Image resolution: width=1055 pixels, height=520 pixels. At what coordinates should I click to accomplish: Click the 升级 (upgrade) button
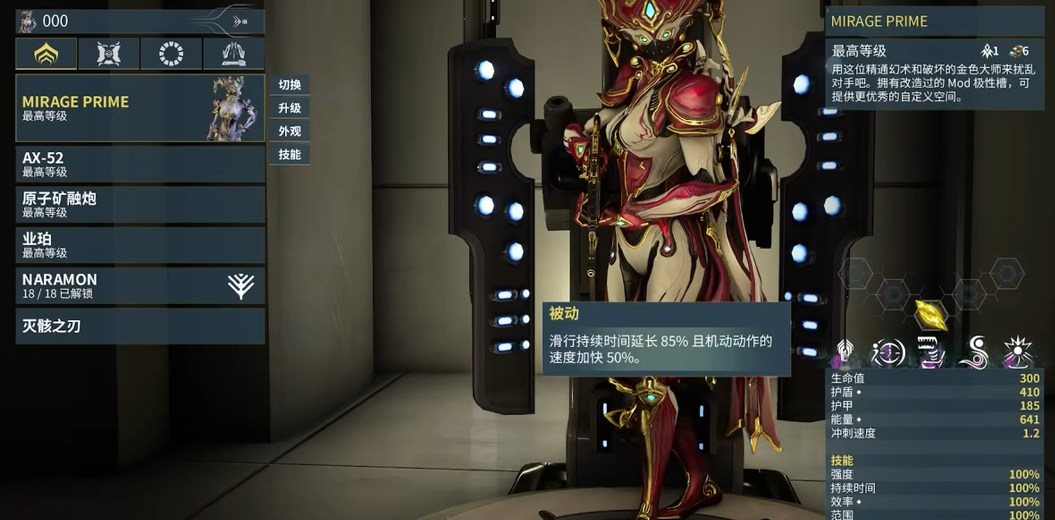click(290, 108)
